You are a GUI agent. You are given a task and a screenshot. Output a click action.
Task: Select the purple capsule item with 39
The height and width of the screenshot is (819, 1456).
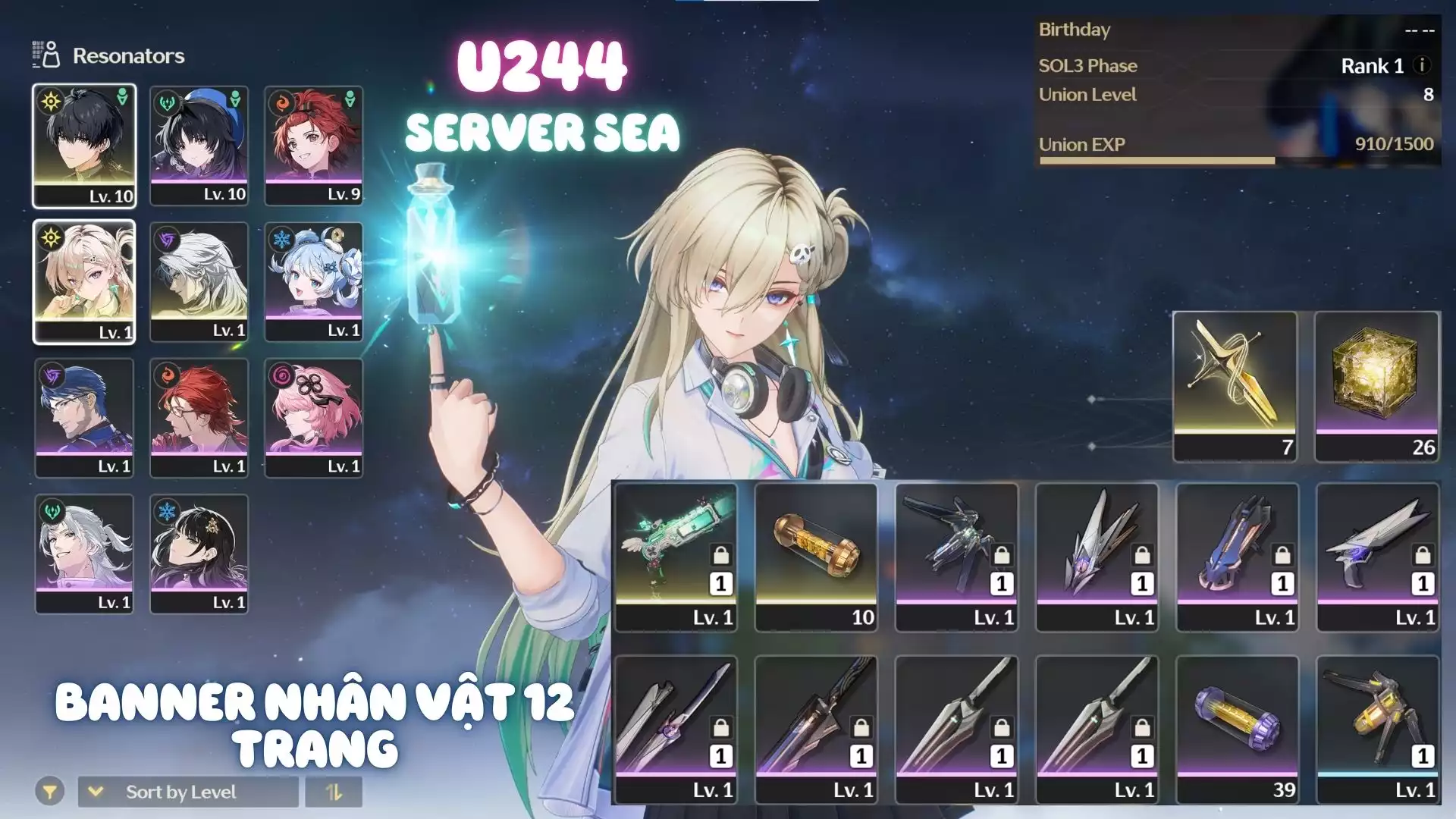click(x=1237, y=729)
